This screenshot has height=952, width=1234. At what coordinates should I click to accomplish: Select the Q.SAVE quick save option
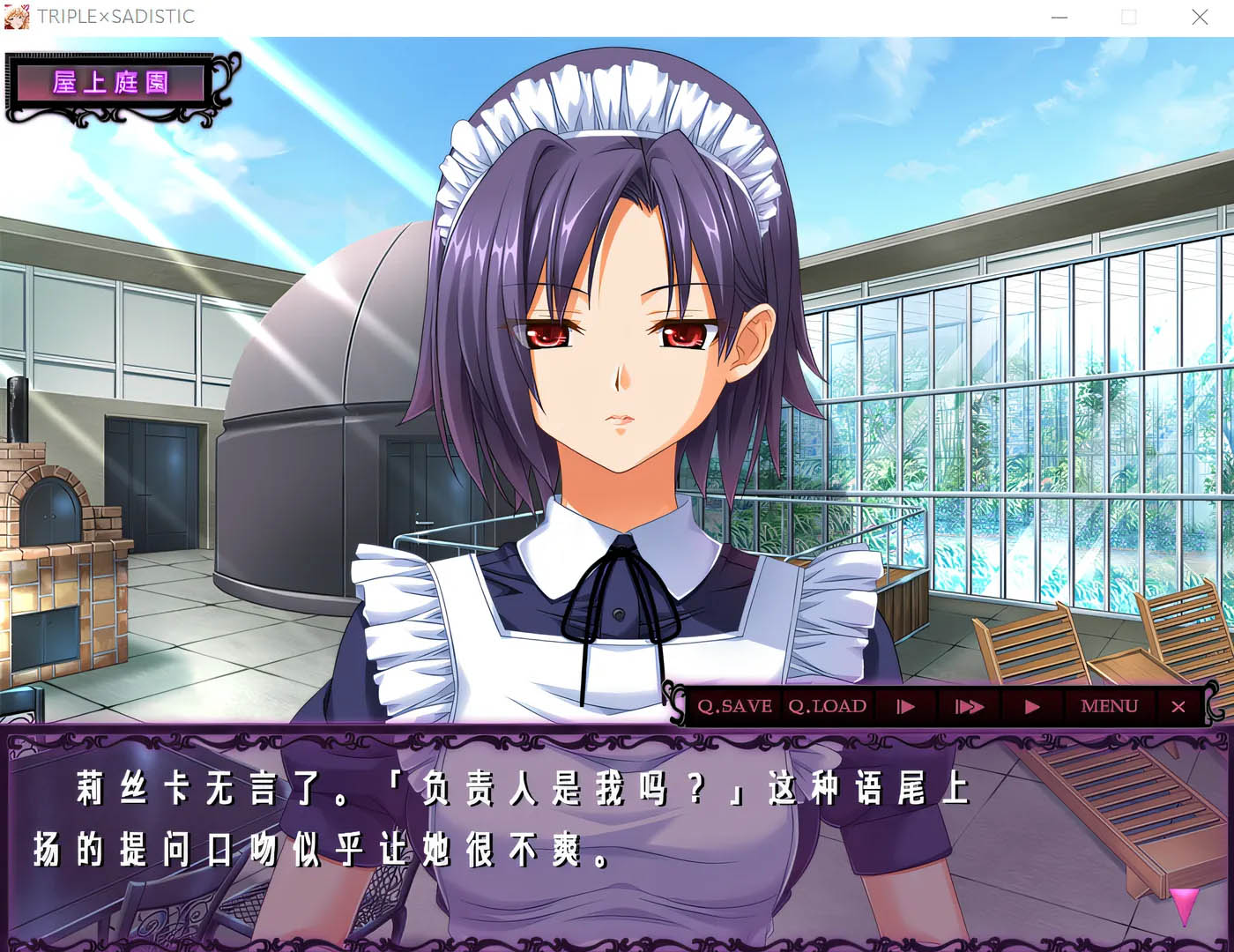pos(733,706)
